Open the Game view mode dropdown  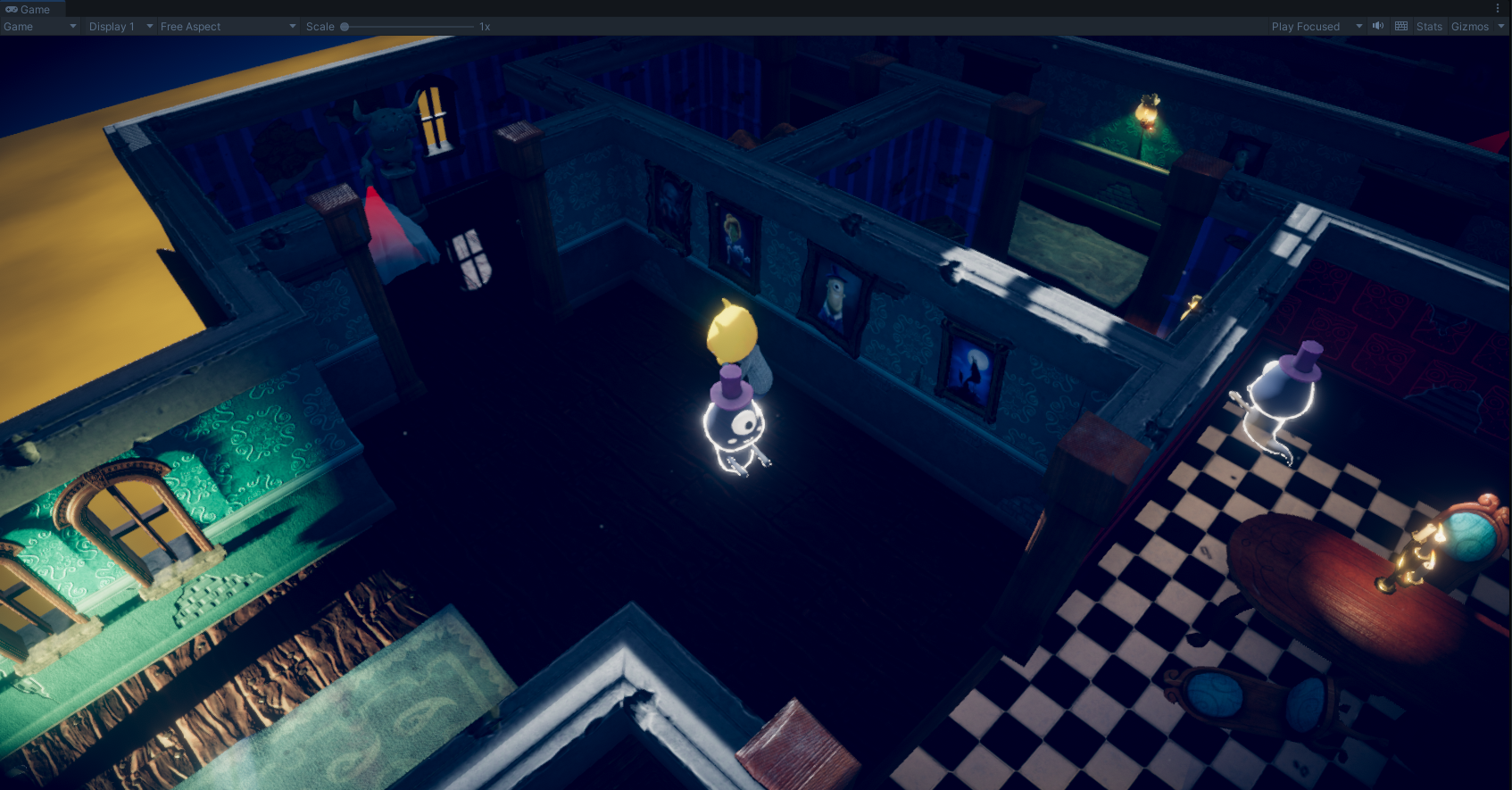(x=40, y=26)
